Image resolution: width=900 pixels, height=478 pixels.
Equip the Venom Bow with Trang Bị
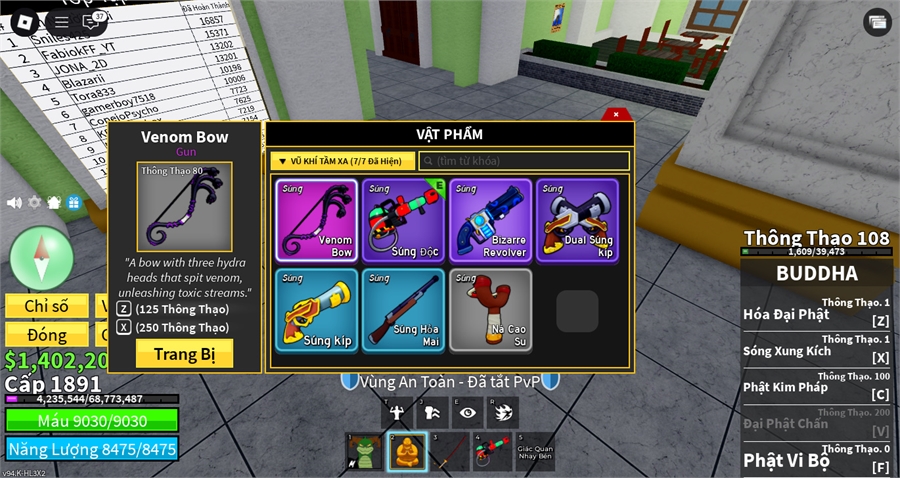click(x=184, y=353)
